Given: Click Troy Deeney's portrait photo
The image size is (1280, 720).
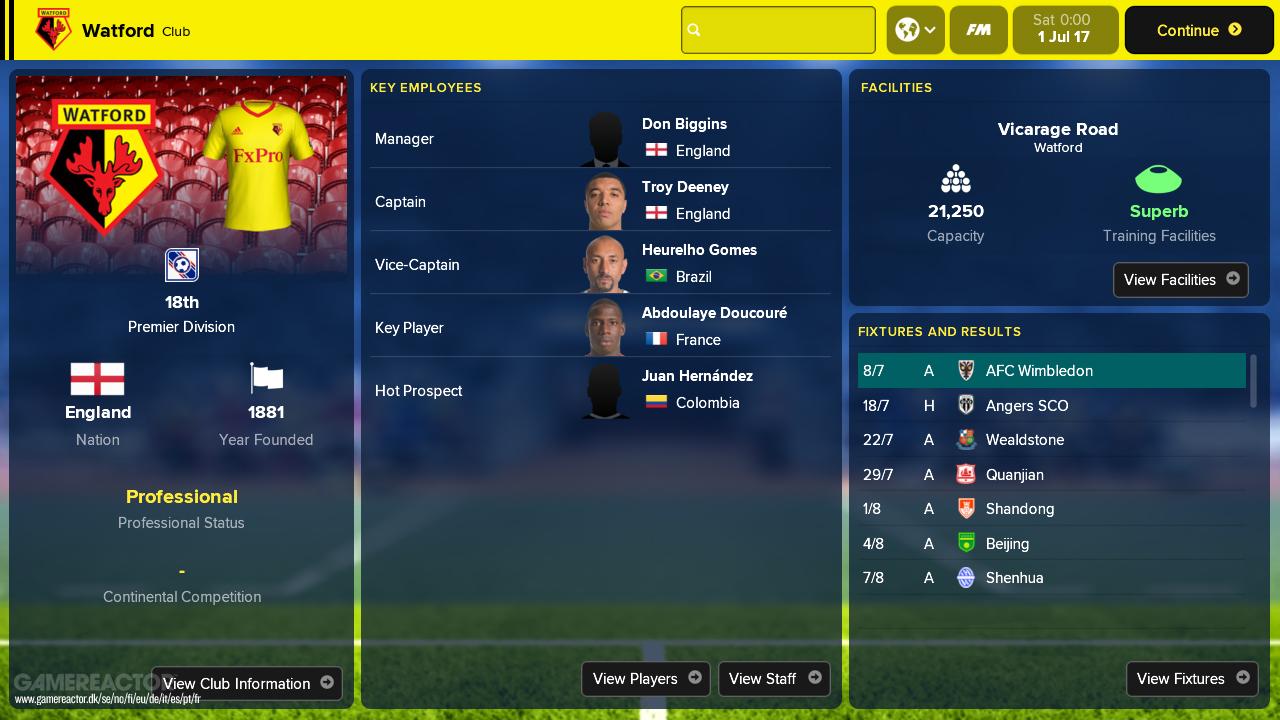Looking at the screenshot, I should pos(605,200).
